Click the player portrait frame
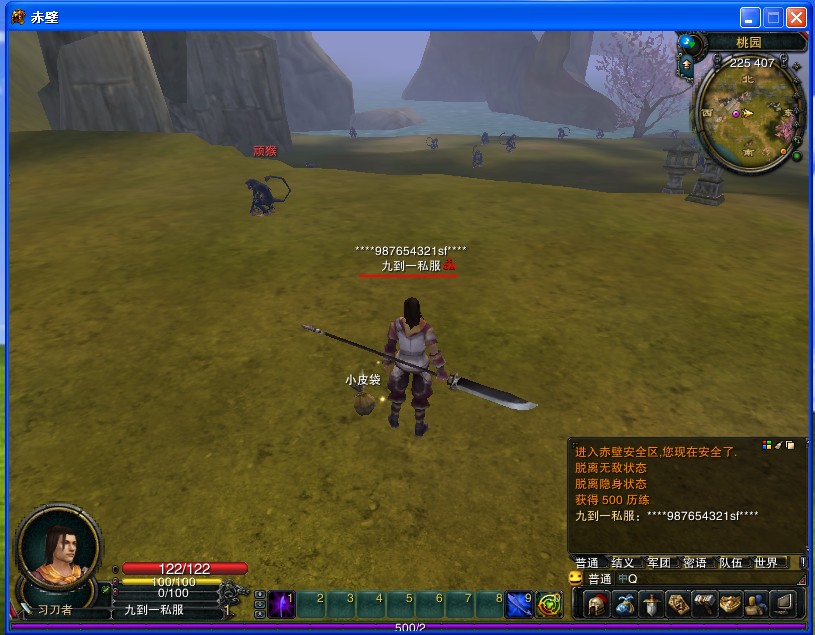Screen dimensions: 815x635 coord(58,546)
